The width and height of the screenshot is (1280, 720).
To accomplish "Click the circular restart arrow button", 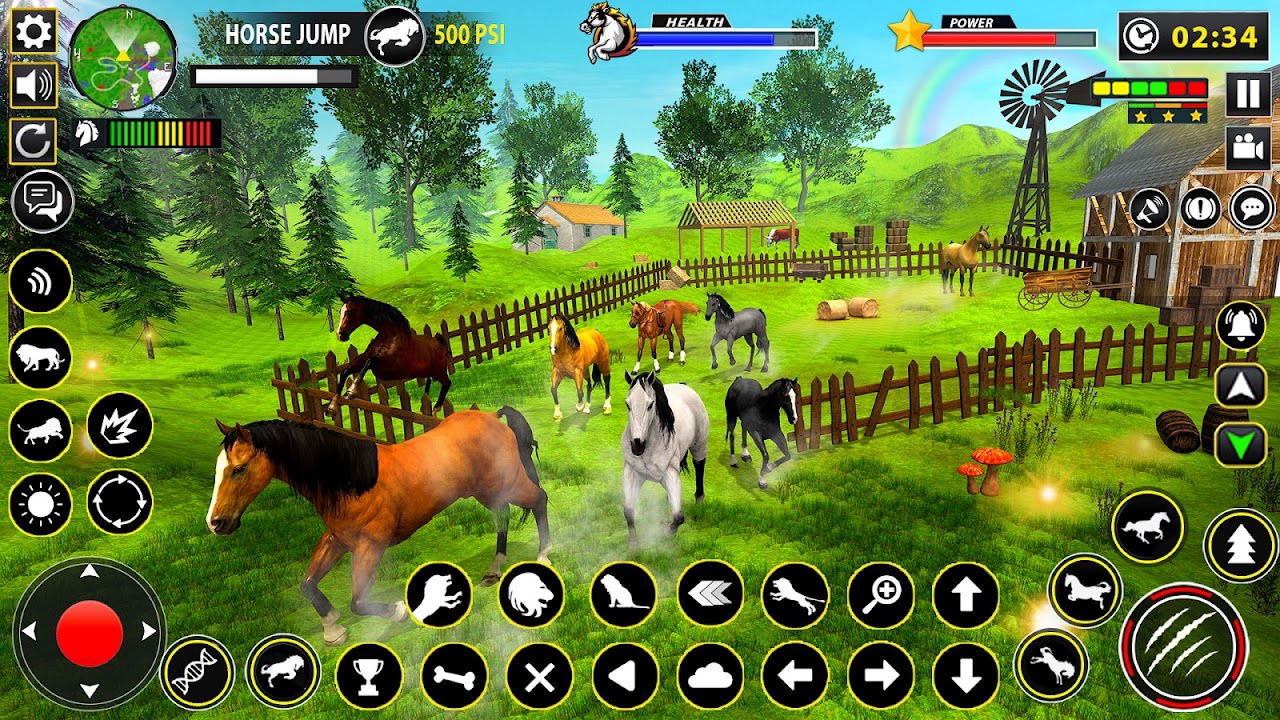I will 33,142.
